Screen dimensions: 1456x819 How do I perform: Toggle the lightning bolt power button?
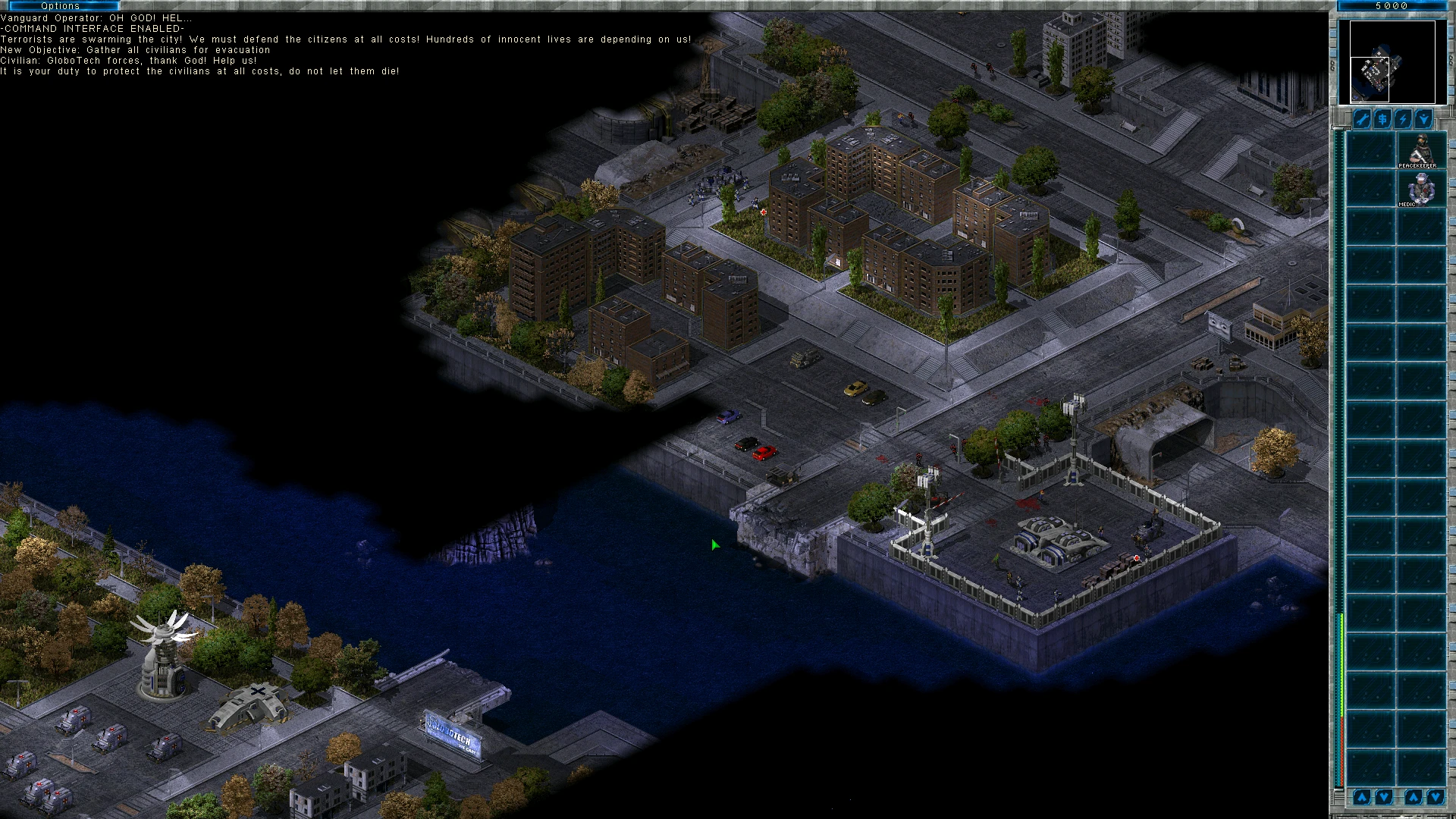(x=1403, y=120)
